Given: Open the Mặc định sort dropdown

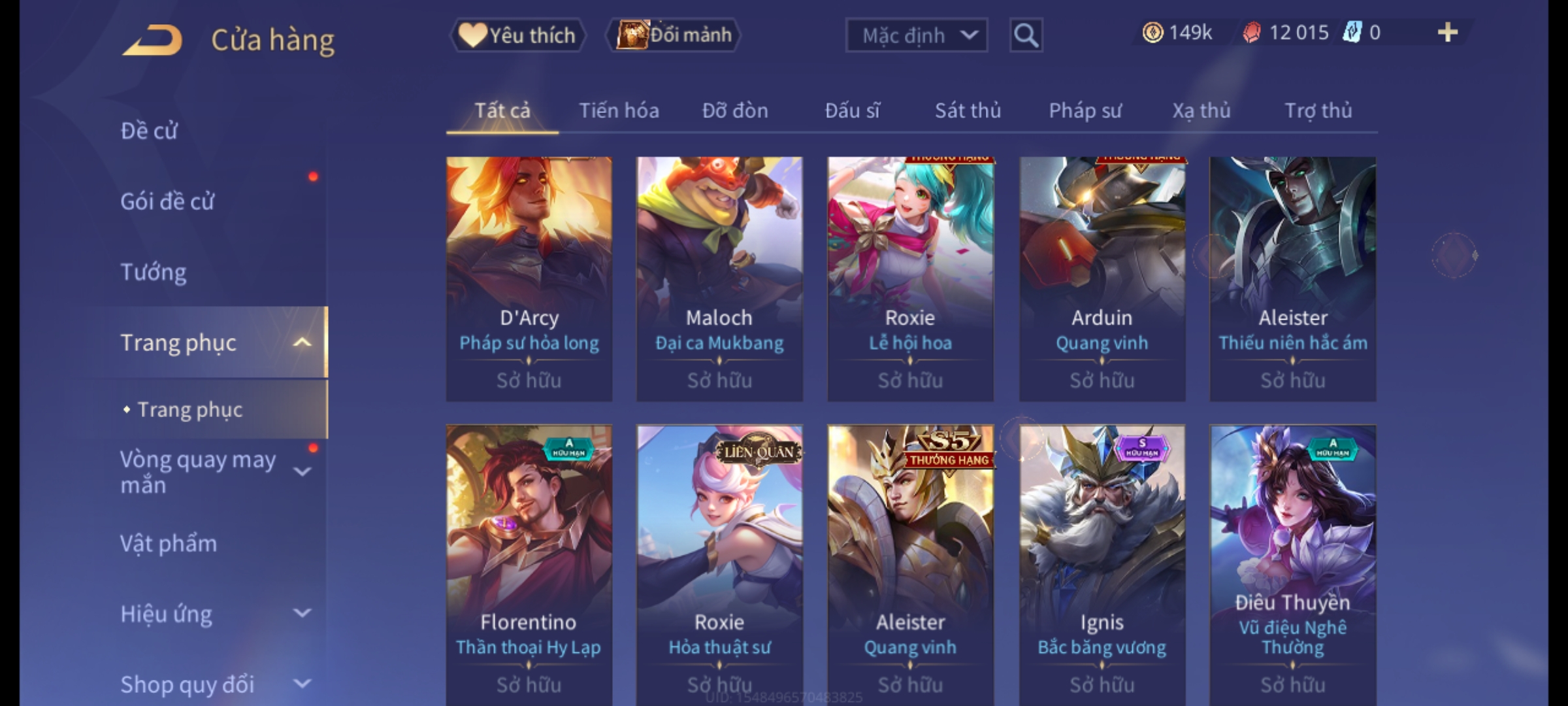Looking at the screenshot, I should [915, 35].
